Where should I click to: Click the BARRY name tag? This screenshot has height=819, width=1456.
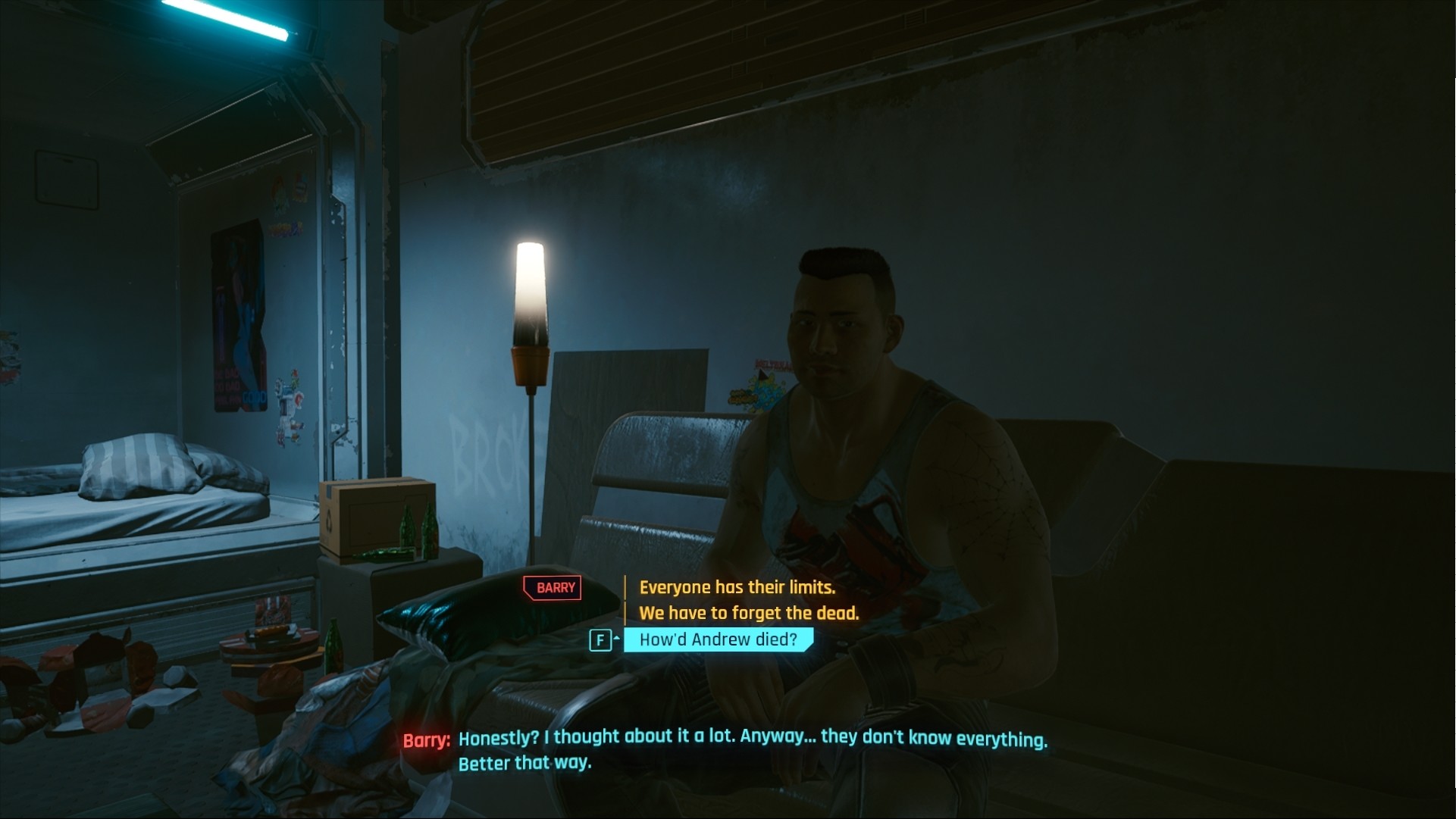[x=552, y=588]
